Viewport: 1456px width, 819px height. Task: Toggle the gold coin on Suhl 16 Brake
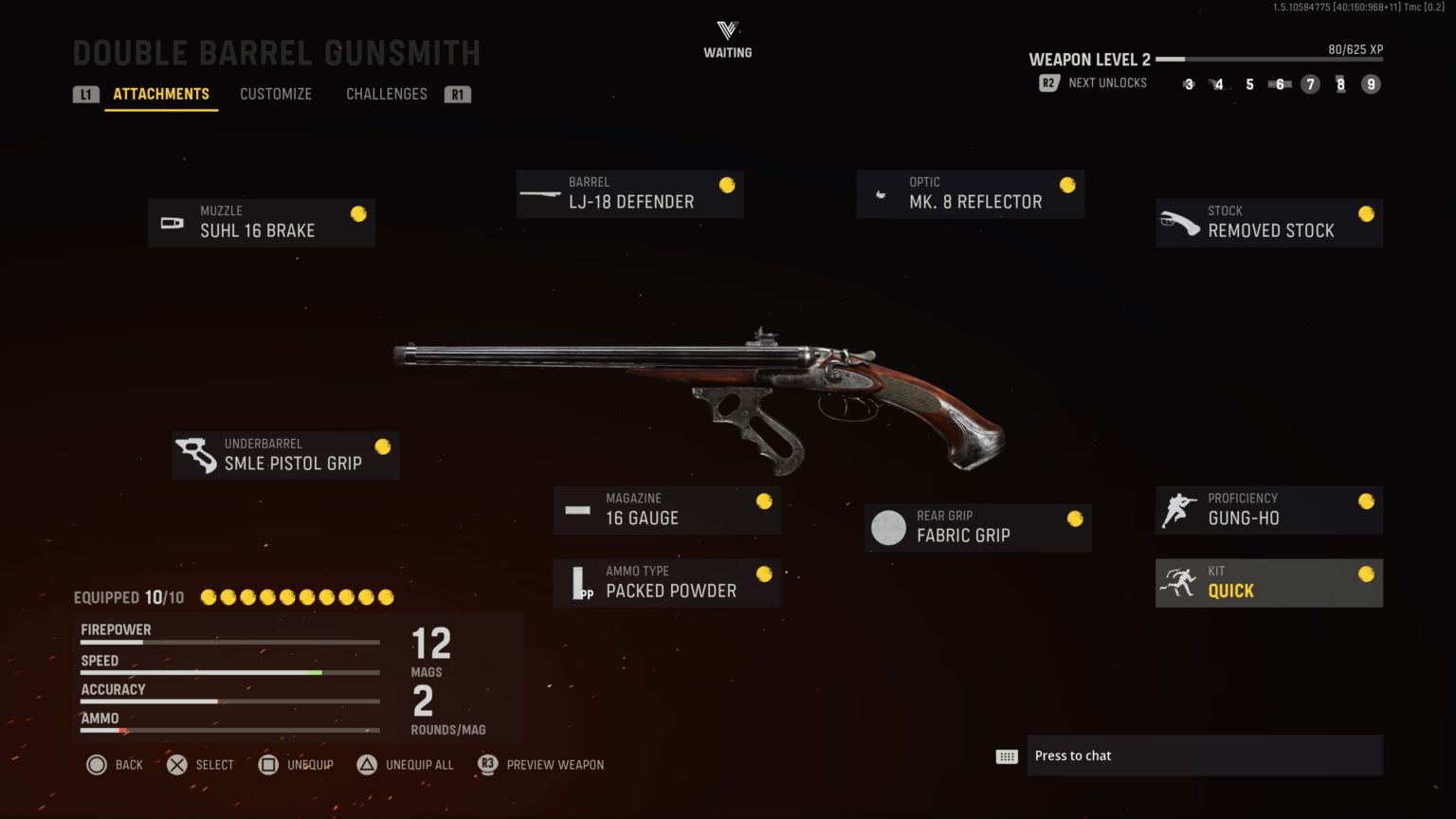[x=357, y=214]
